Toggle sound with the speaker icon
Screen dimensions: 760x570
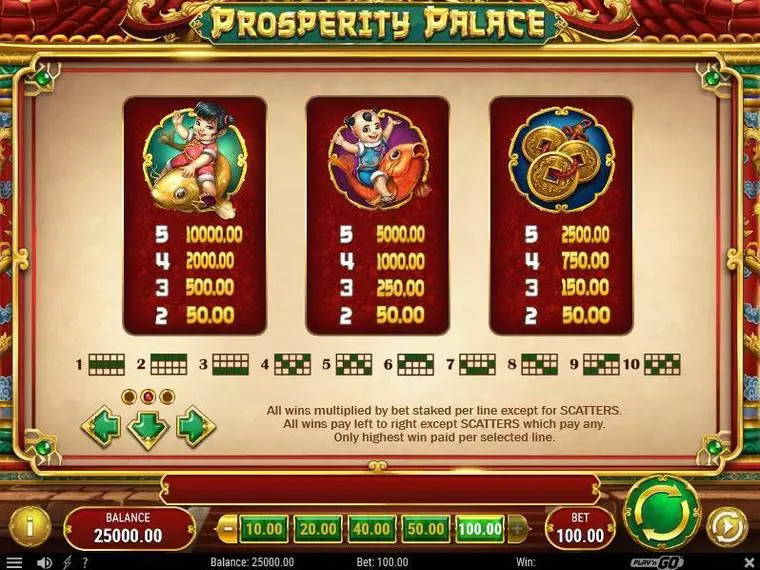click(44, 563)
